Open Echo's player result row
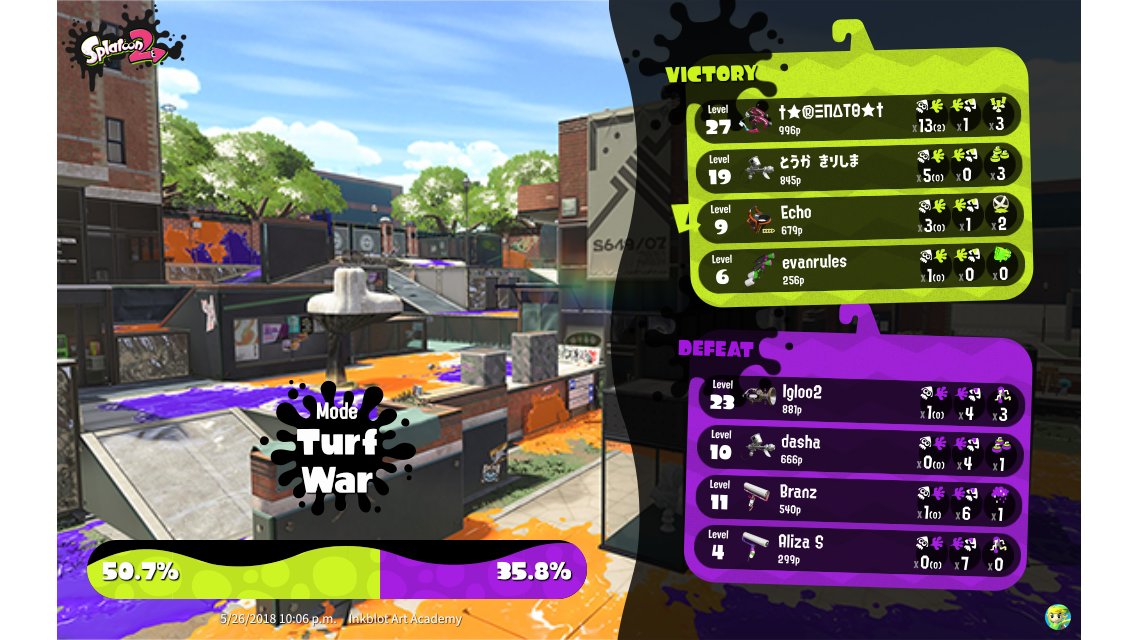1138x640 pixels. [858, 217]
